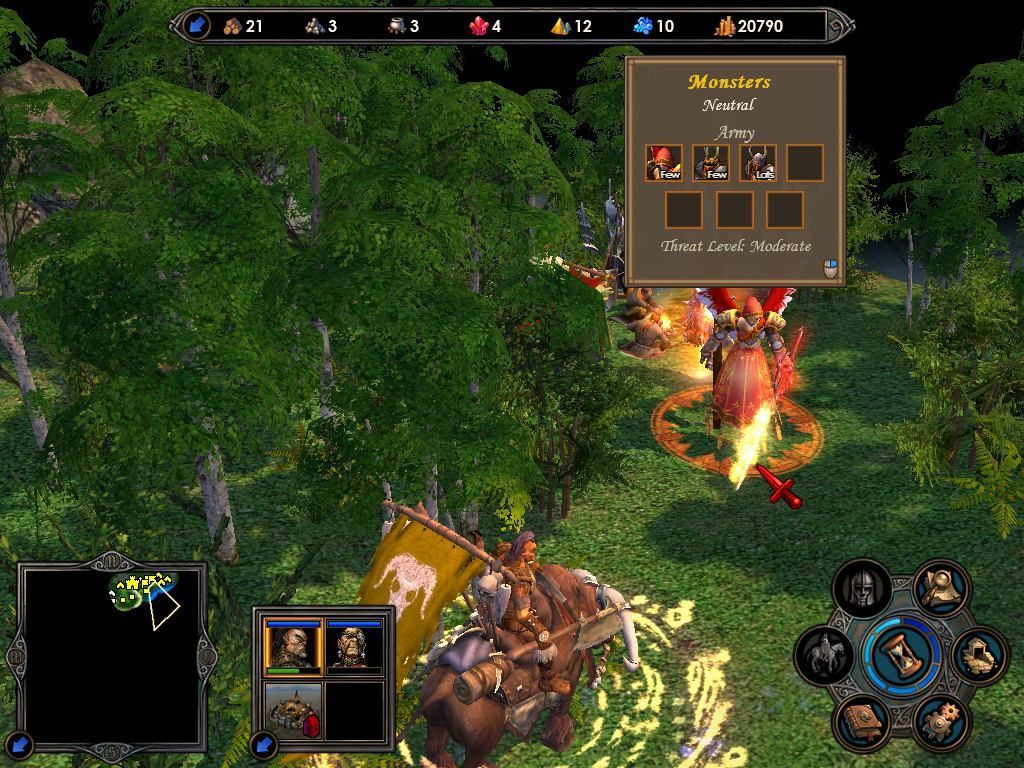Viewport: 1024px width, 768px height.
Task: Select the town thumbnail in the hero panel
Action: point(293,710)
